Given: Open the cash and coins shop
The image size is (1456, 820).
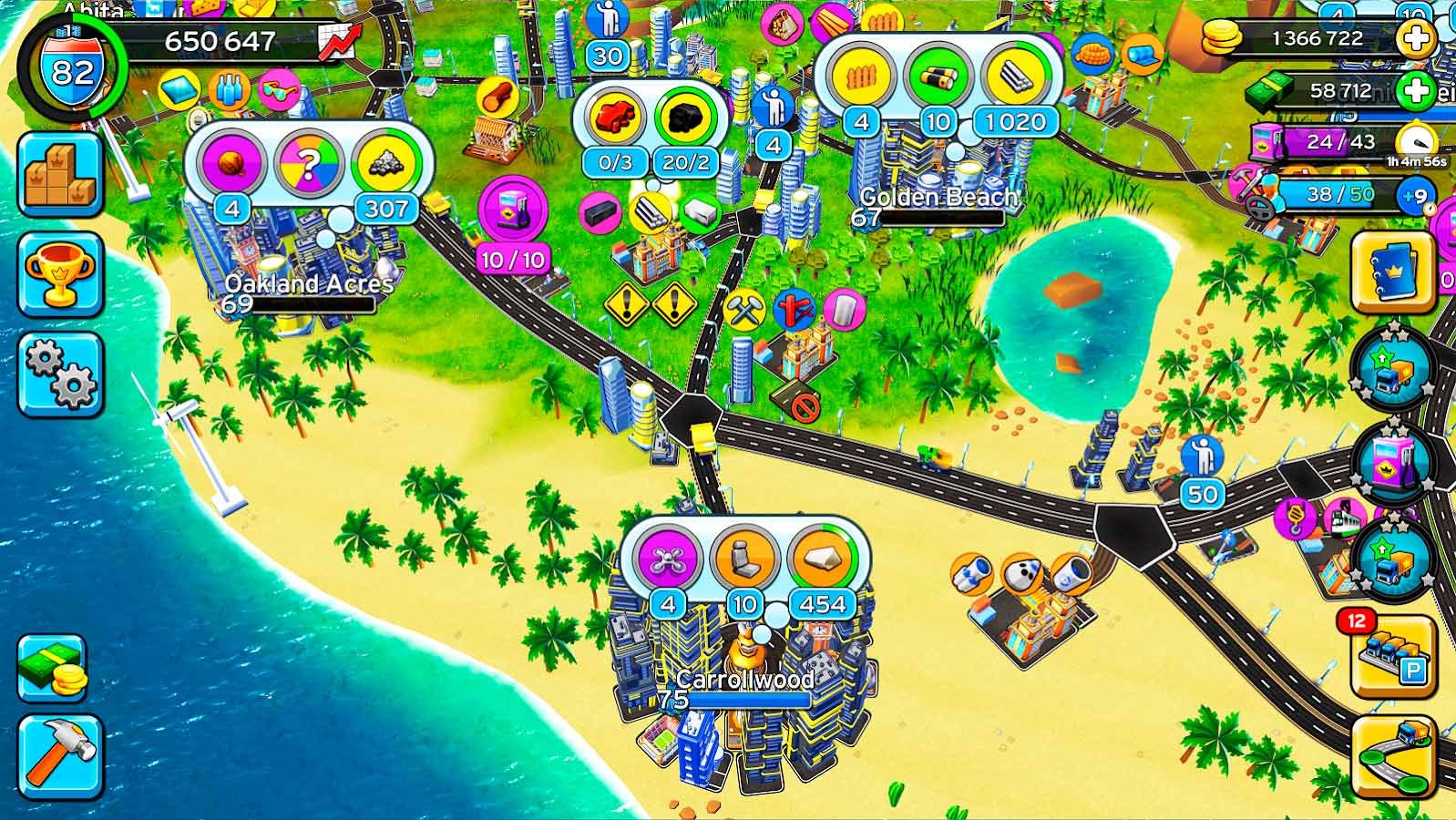Looking at the screenshot, I should [x=52, y=668].
